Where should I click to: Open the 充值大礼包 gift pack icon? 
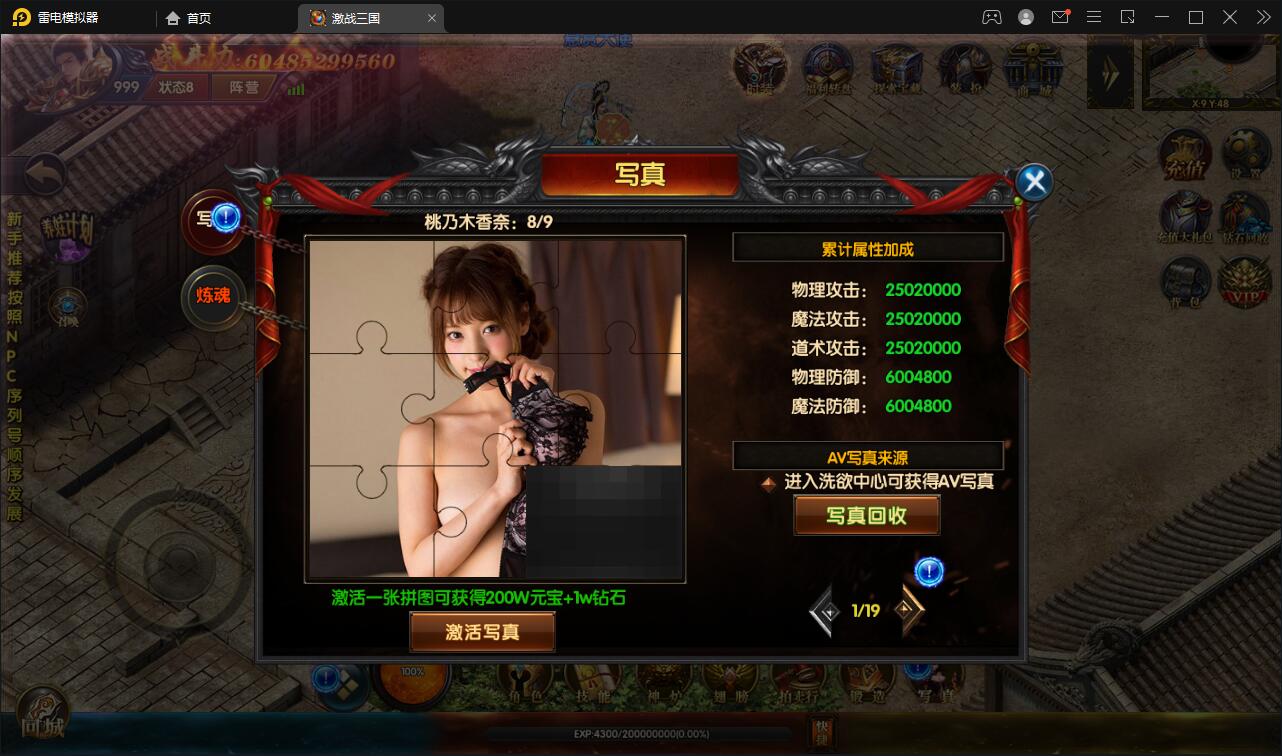pyautogui.click(x=1185, y=219)
